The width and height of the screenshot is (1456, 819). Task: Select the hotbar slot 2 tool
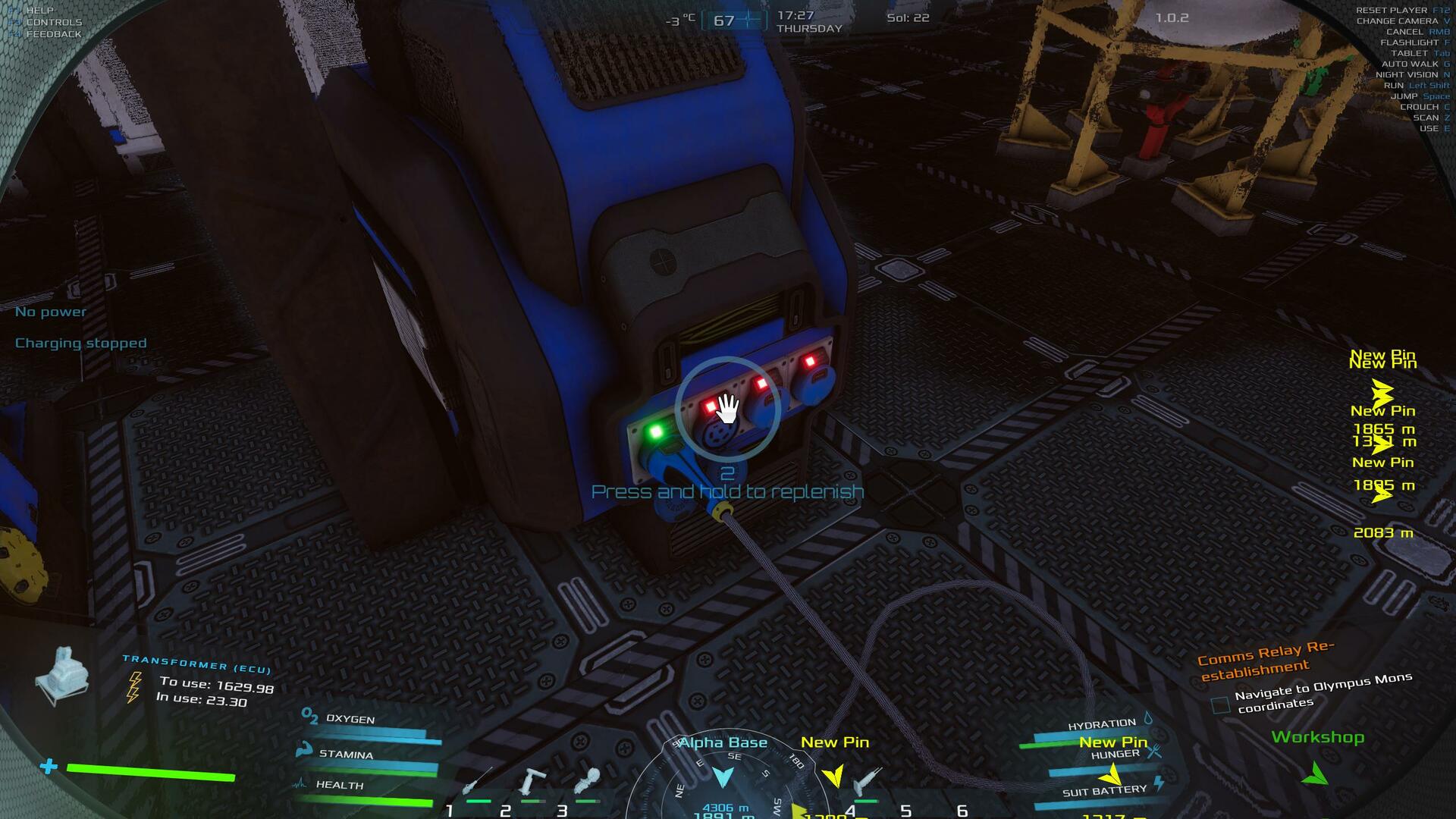click(x=532, y=781)
